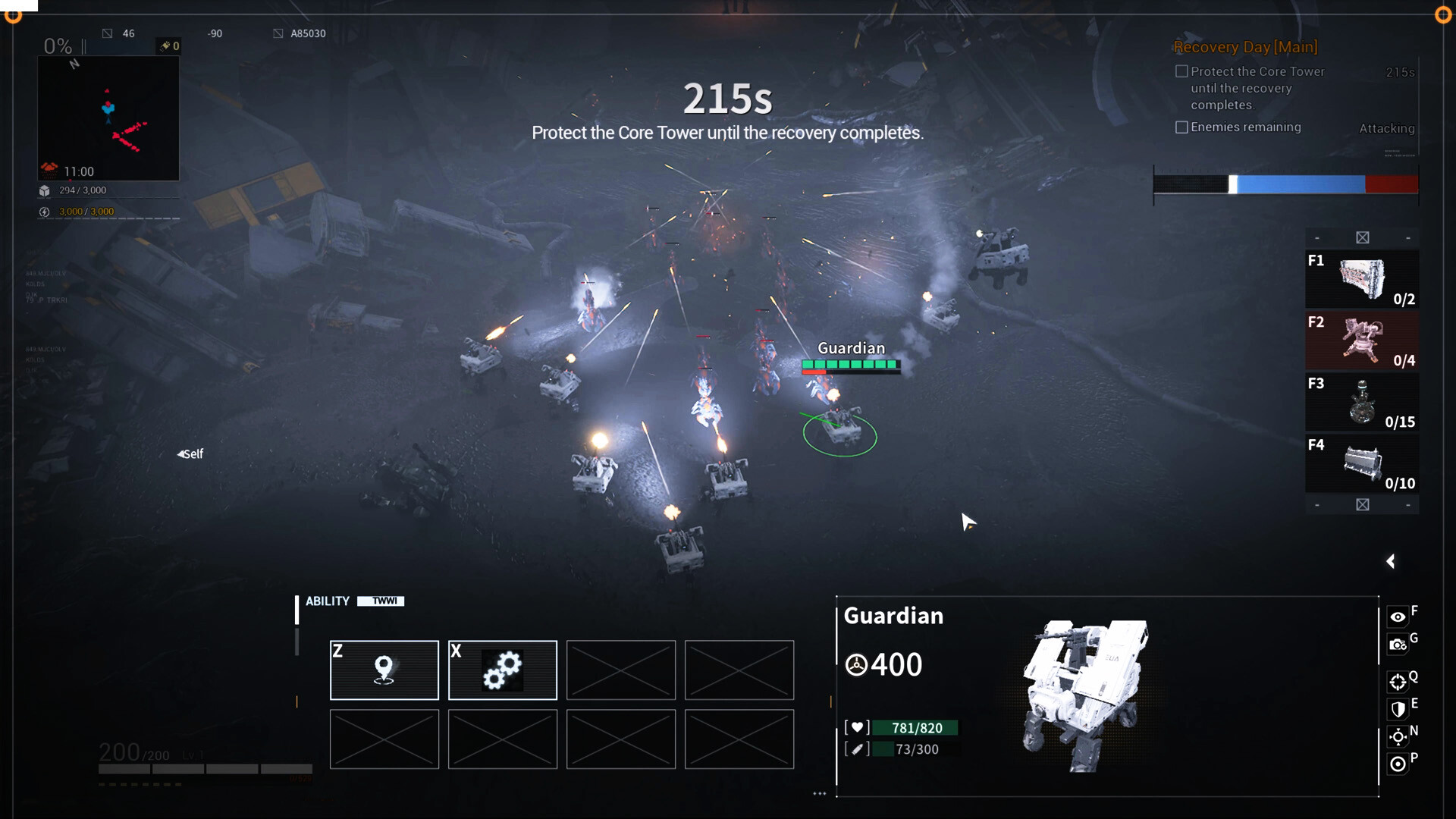Click the crosshair targeting icon marked Q
This screenshot has width=1456, height=819.
point(1399,680)
